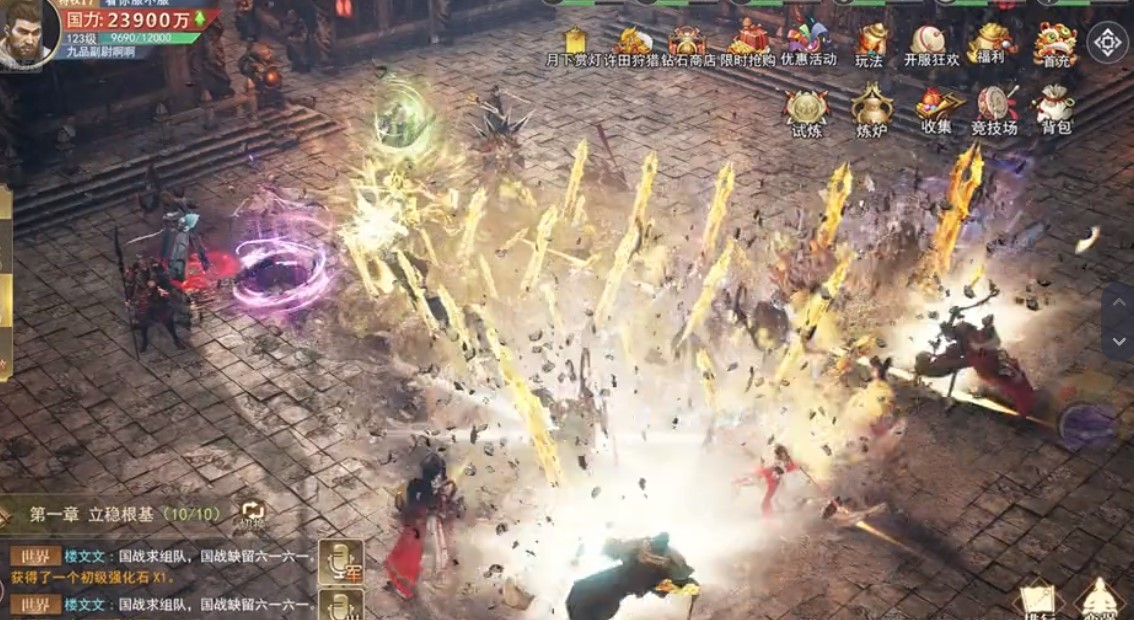Click the crosshair button beside 首充
The image size is (1134, 620).
point(1107,43)
